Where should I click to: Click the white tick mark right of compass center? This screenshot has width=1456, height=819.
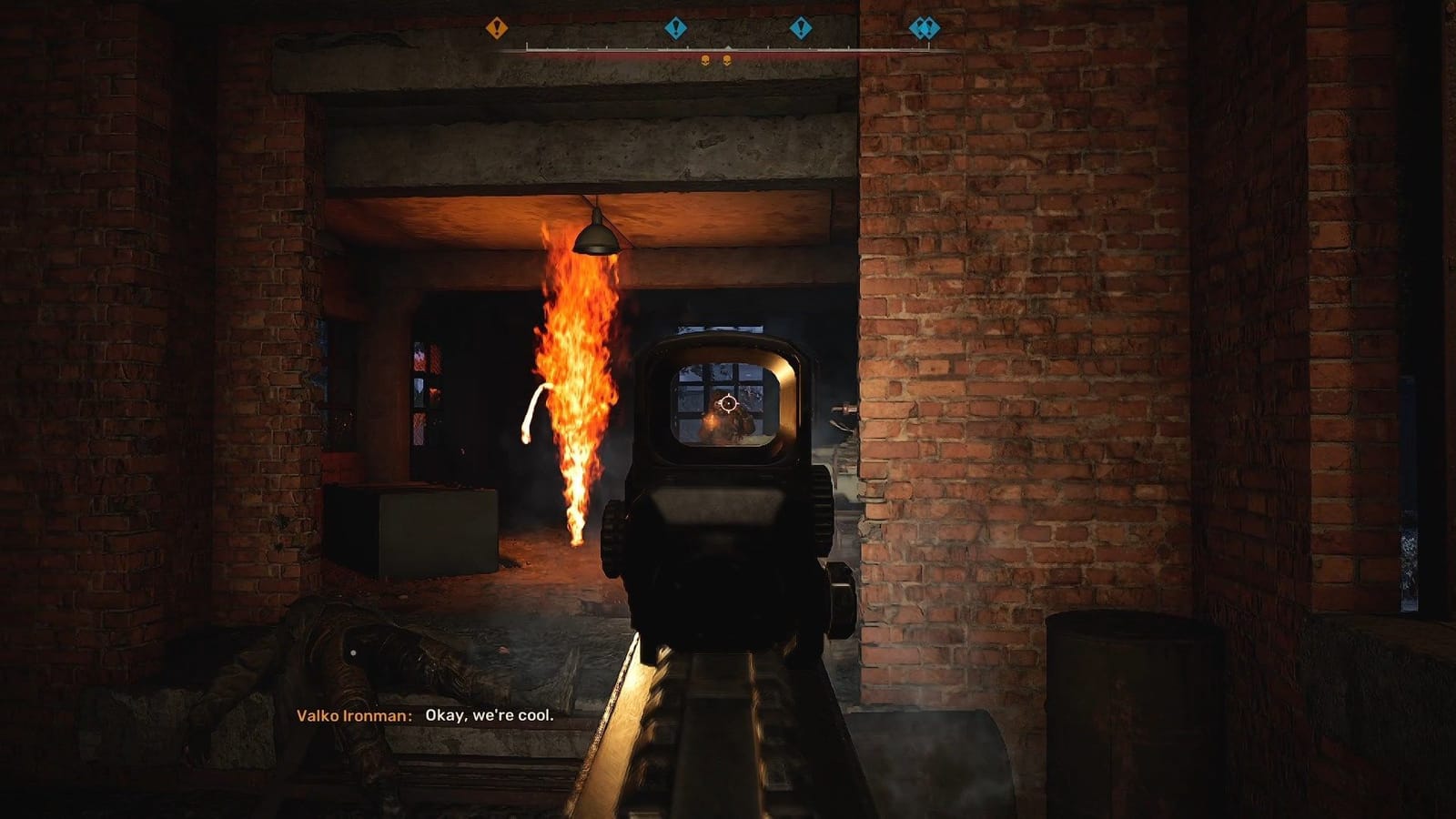click(768, 45)
